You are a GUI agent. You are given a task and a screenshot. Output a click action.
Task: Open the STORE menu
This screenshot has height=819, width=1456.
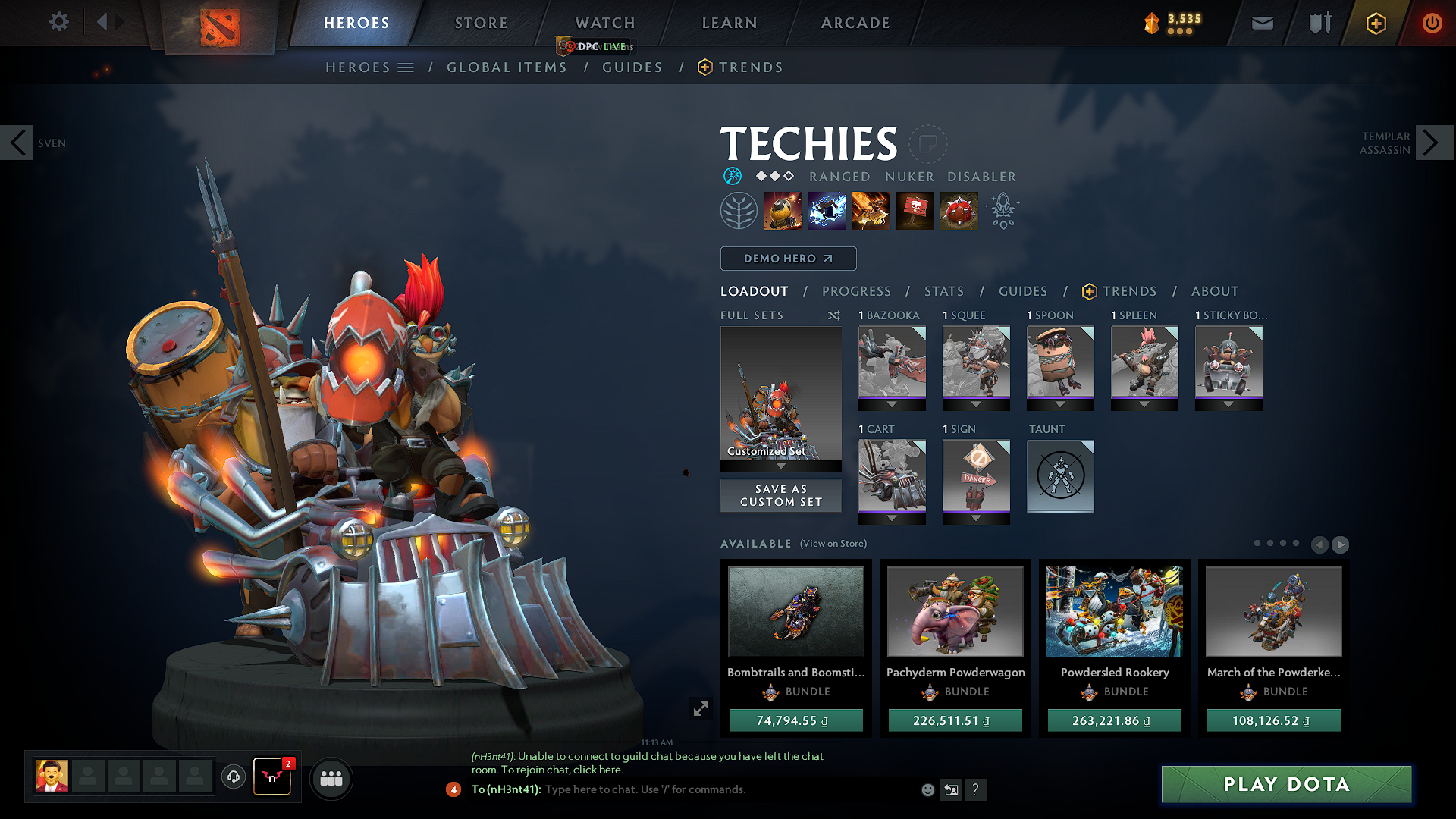(x=481, y=23)
